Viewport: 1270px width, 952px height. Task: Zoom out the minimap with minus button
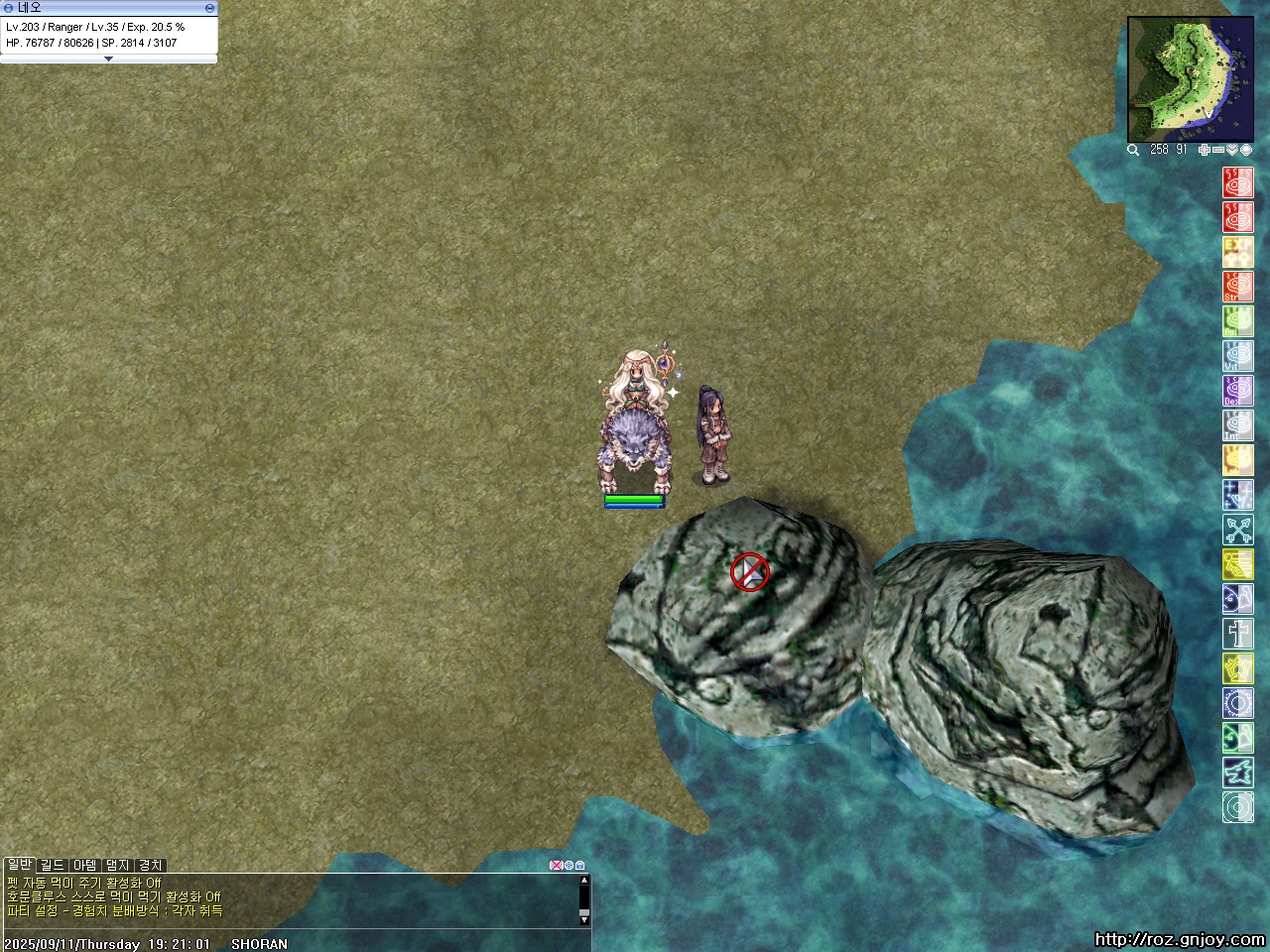pyautogui.click(x=1218, y=150)
